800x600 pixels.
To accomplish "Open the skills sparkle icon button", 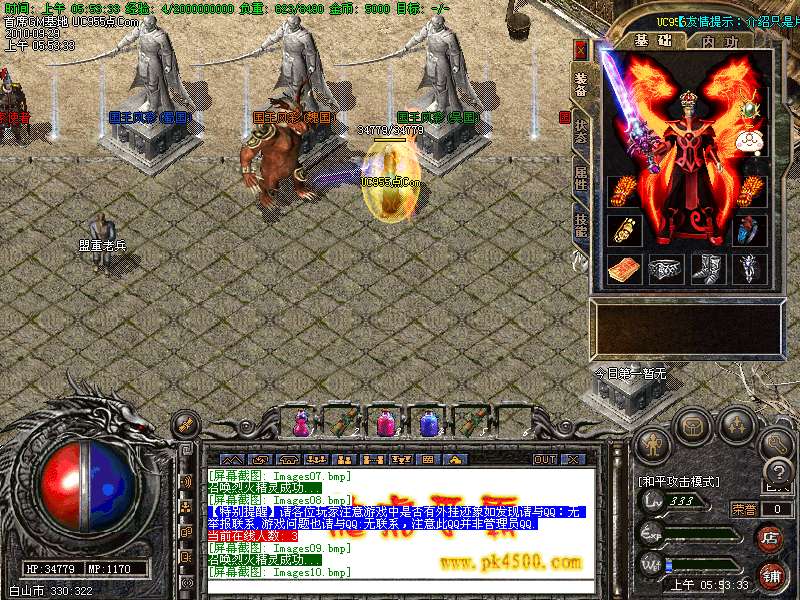I will point(737,426).
